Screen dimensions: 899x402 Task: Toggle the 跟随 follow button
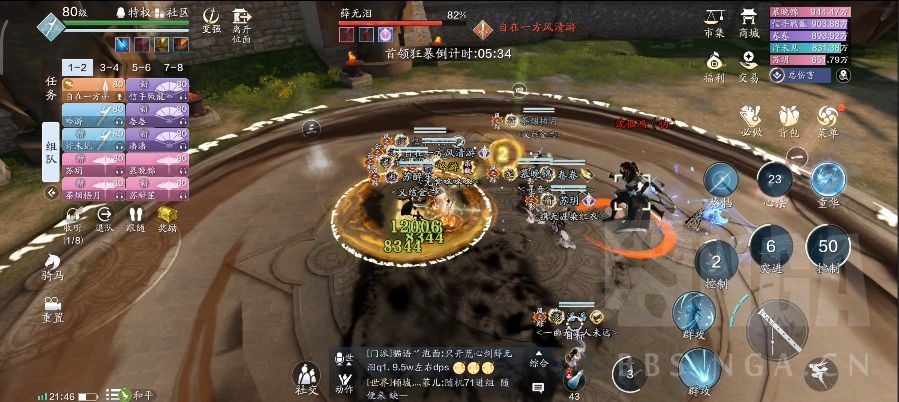click(136, 218)
